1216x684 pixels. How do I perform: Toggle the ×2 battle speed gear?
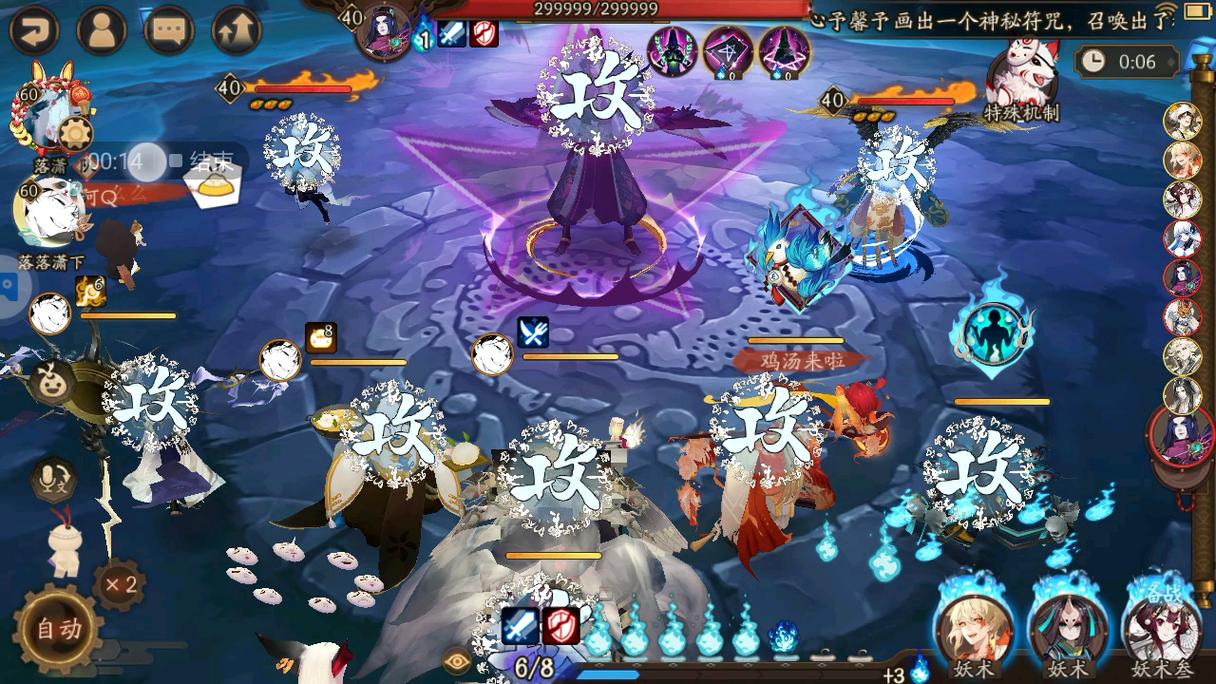pyautogui.click(x=119, y=584)
